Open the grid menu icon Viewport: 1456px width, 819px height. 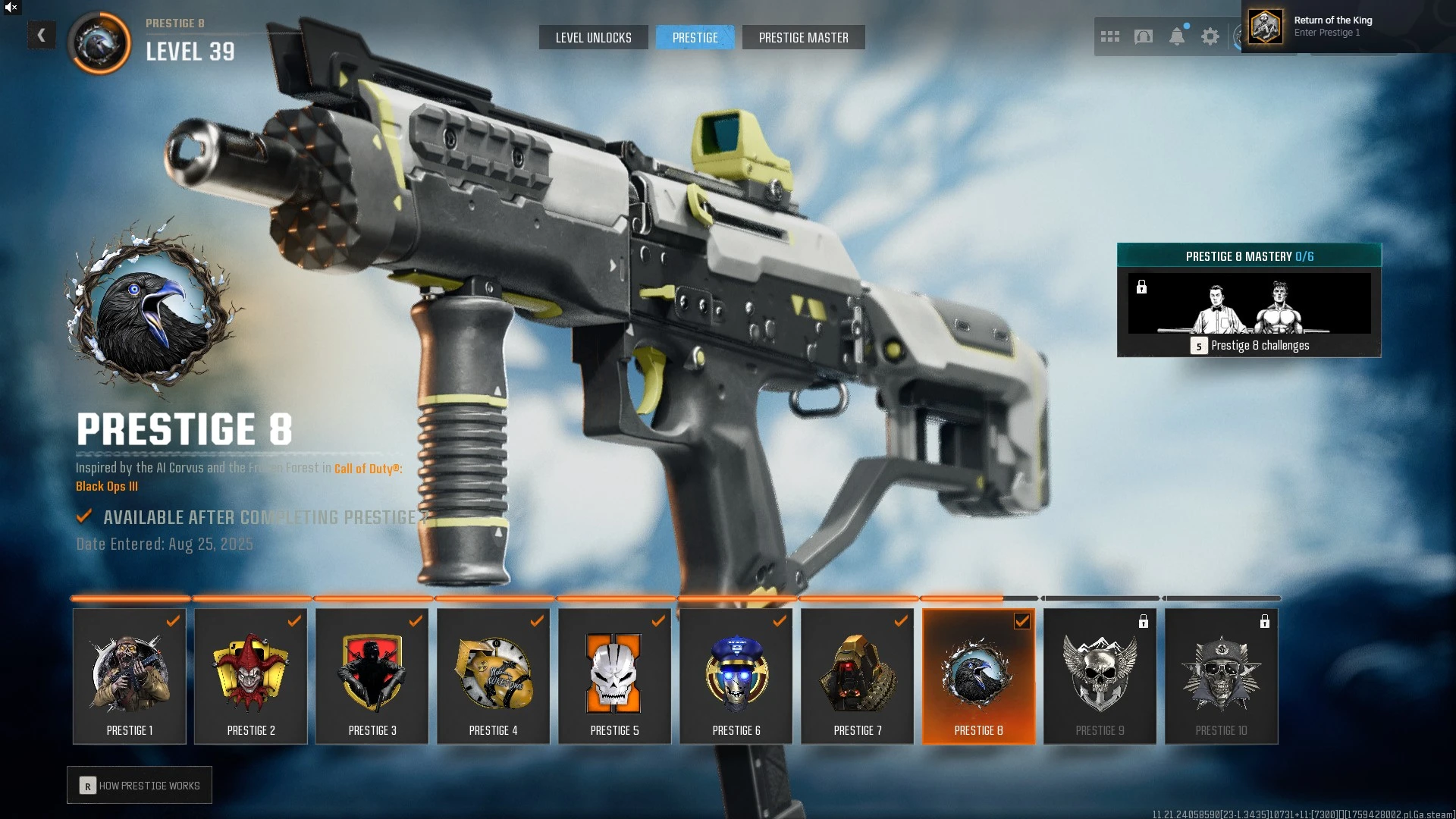1109,36
